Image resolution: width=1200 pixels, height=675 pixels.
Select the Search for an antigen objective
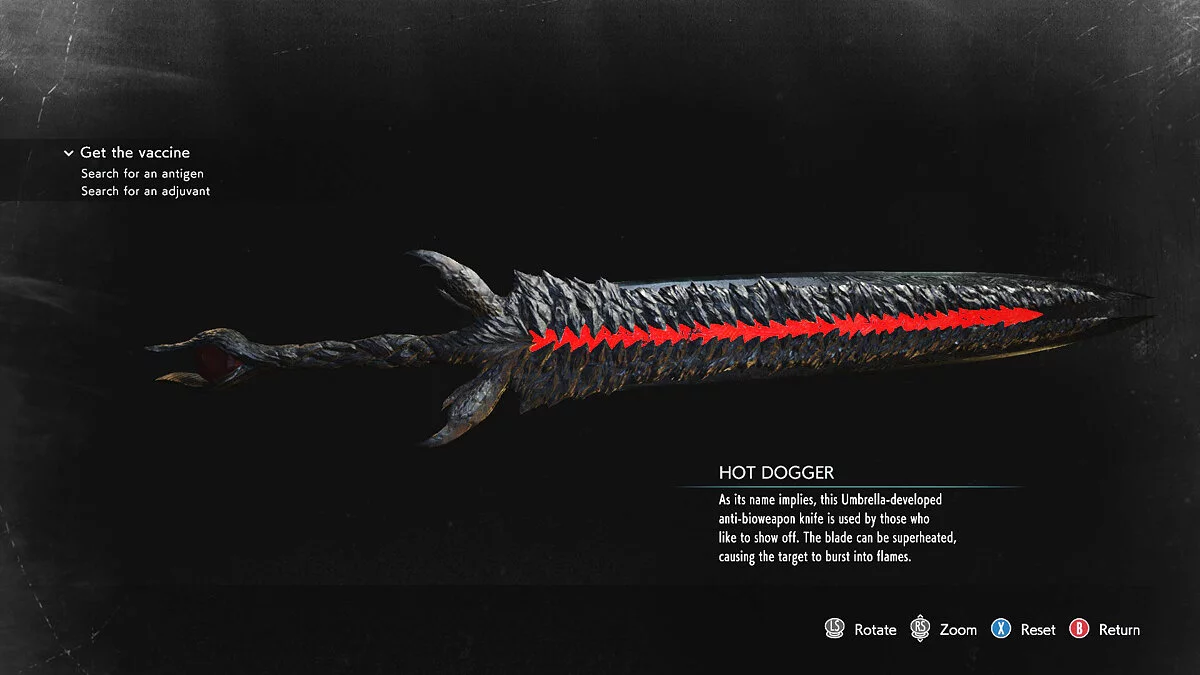(142, 174)
